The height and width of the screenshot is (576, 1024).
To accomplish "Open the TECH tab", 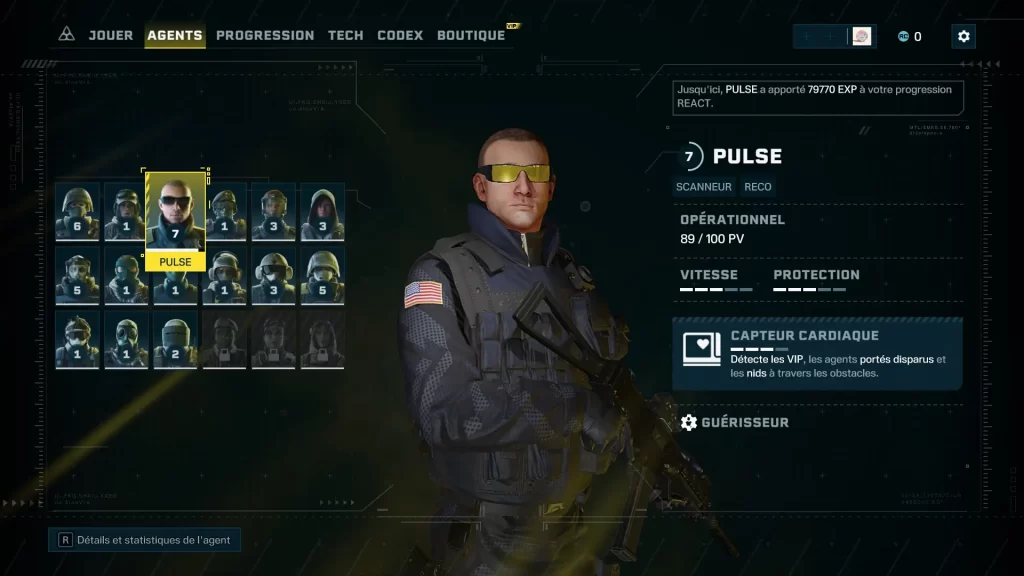I will (346, 35).
